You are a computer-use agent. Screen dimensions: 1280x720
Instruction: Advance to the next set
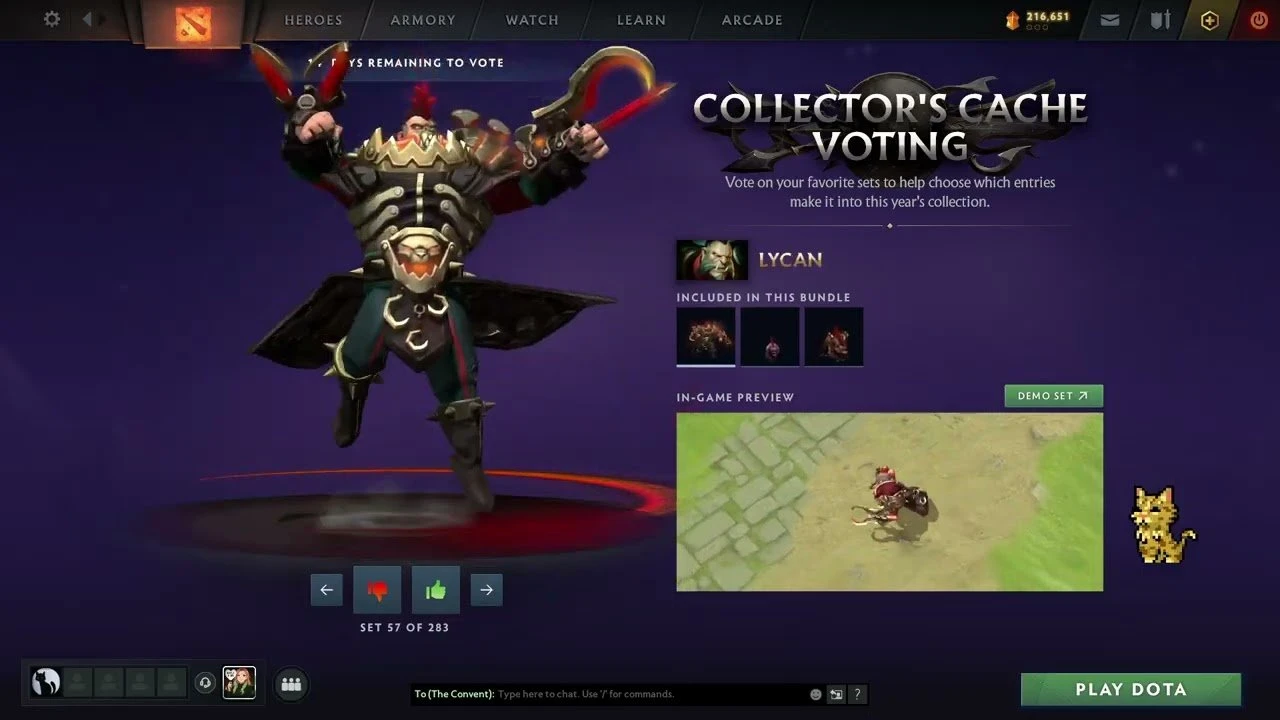tap(486, 590)
